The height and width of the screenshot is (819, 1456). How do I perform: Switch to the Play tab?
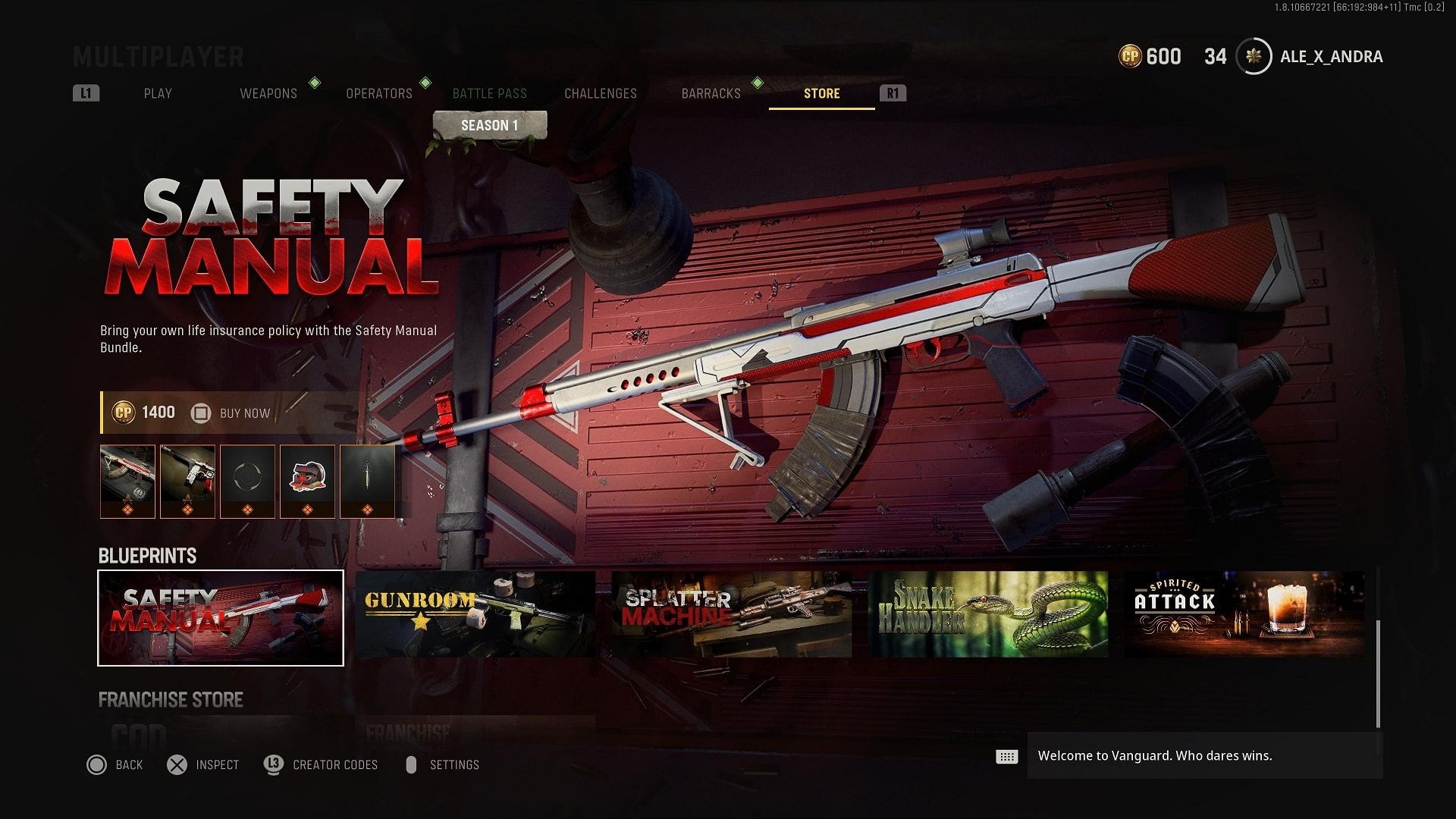(x=158, y=93)
